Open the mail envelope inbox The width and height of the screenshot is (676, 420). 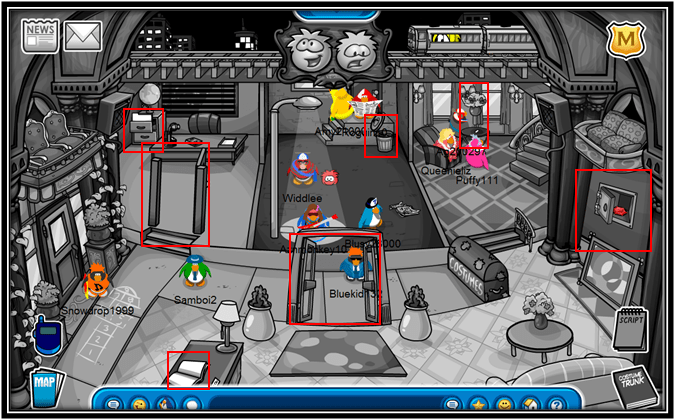point(83,35)
